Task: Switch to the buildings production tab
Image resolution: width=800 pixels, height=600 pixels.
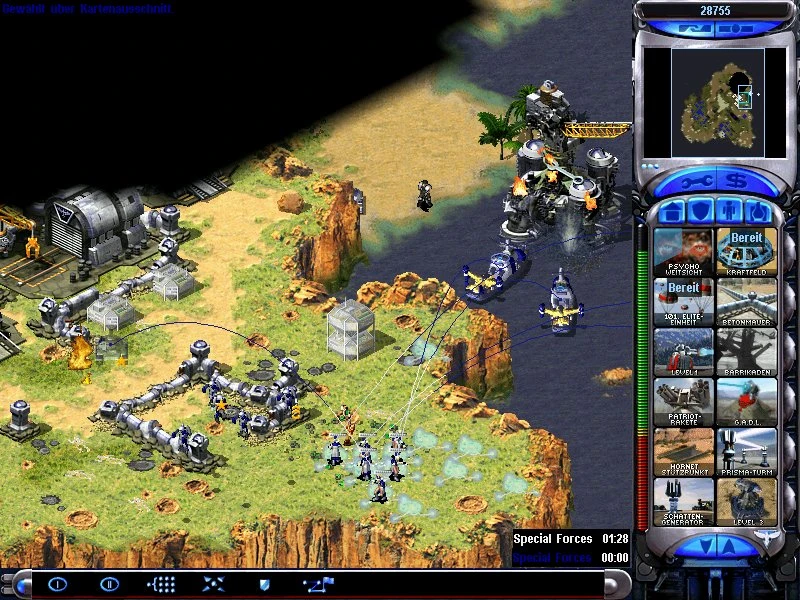Action: click(x=670, y=212)
